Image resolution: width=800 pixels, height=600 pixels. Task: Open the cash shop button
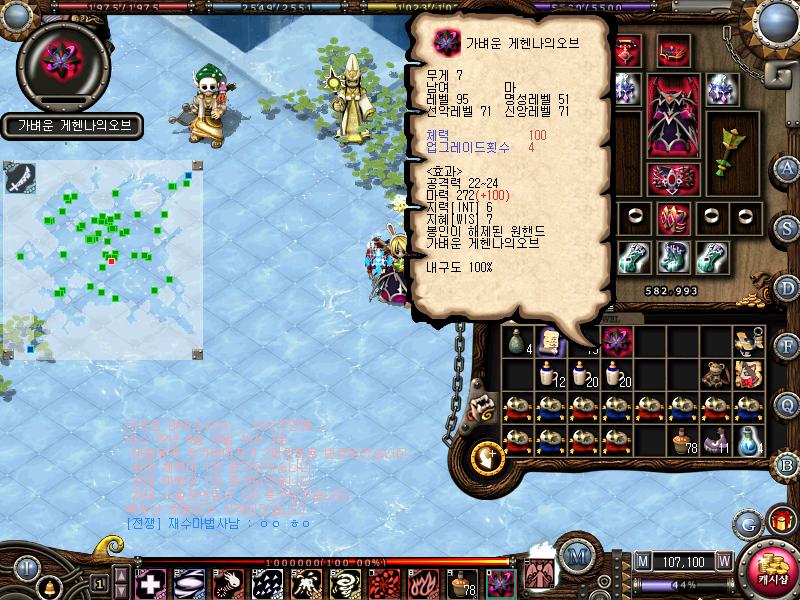(769, 567)
